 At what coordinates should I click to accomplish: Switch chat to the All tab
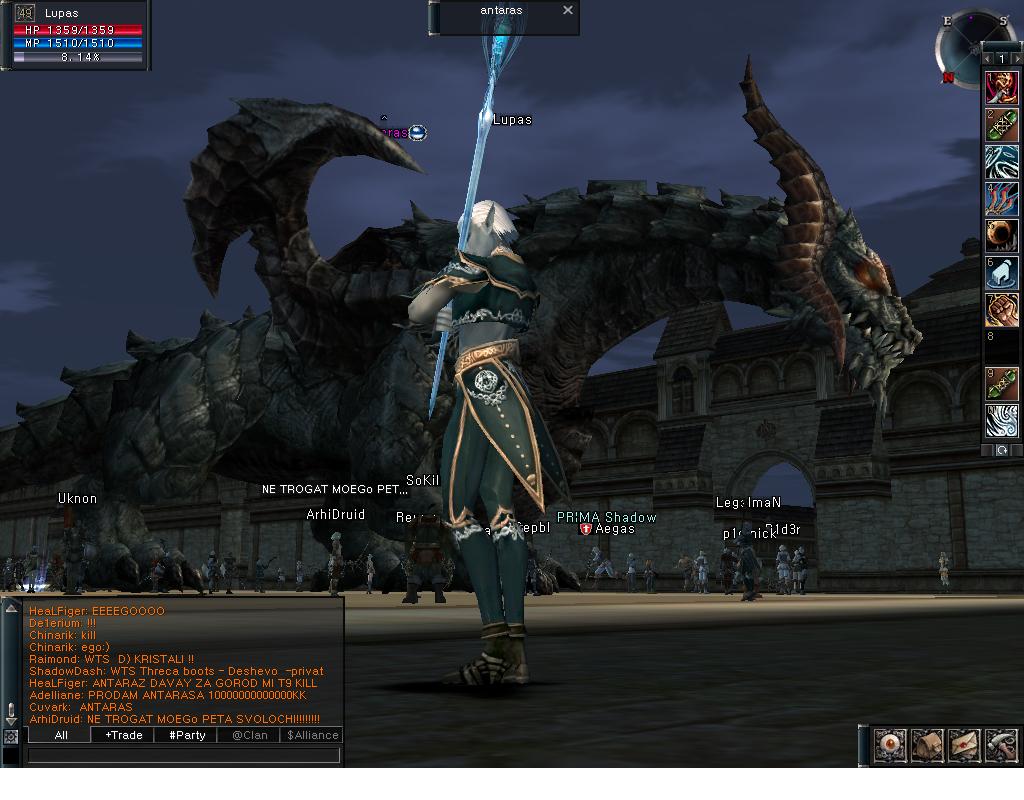click(60, 735)
